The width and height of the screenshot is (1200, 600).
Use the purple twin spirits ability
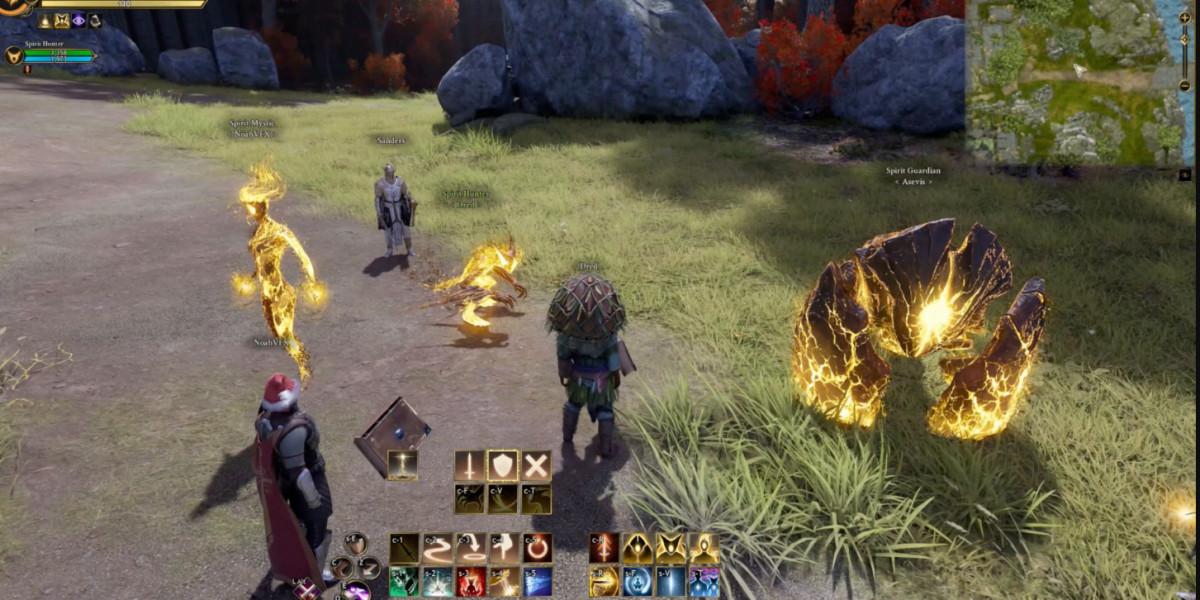pos(704,582)
